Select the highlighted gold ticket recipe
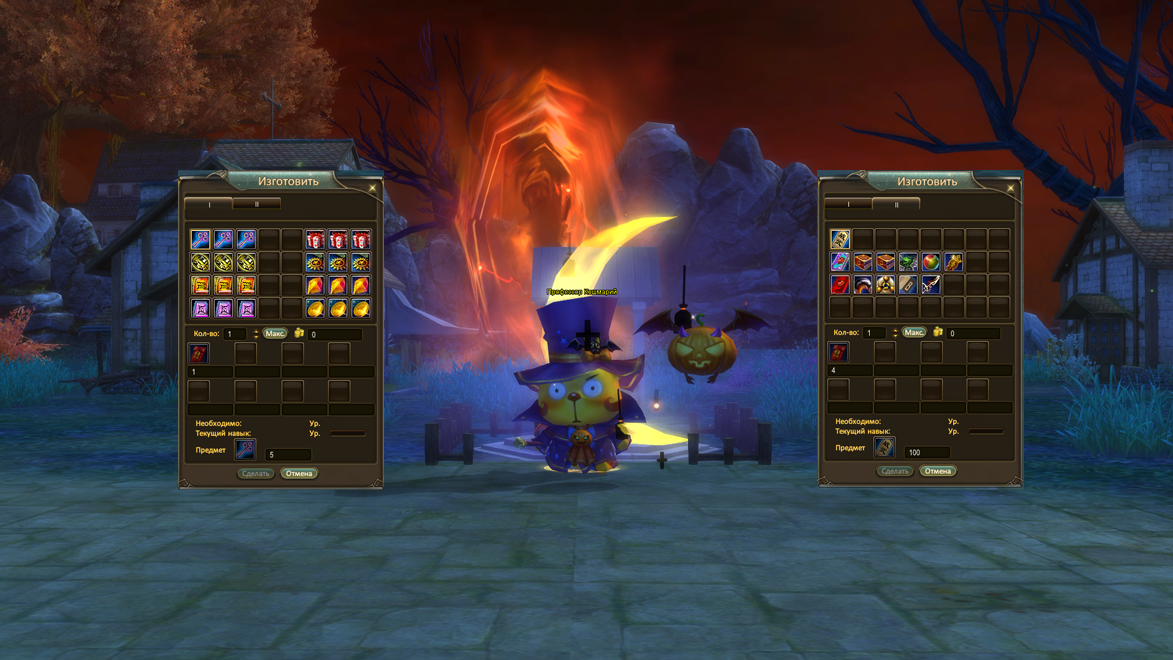 click(x=840, y=239)
